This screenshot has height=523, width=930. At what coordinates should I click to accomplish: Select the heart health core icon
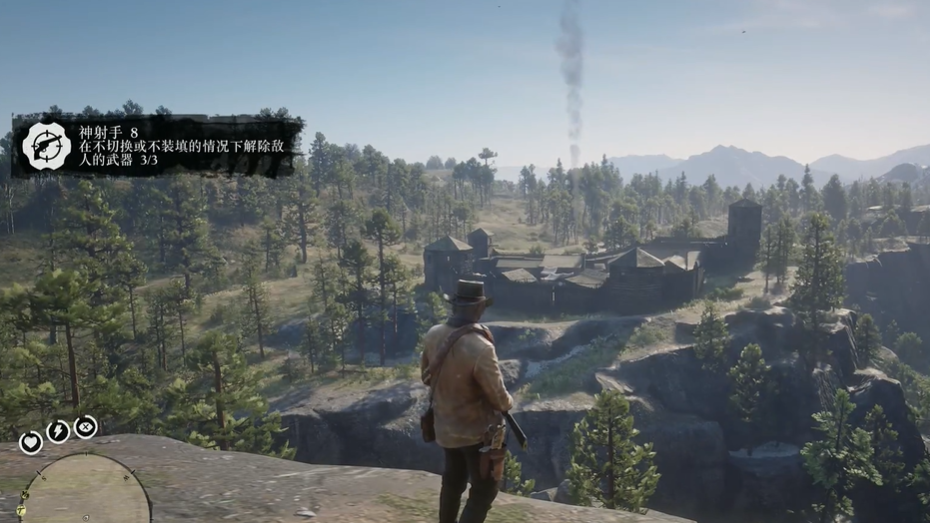click(x=31, y=441)
